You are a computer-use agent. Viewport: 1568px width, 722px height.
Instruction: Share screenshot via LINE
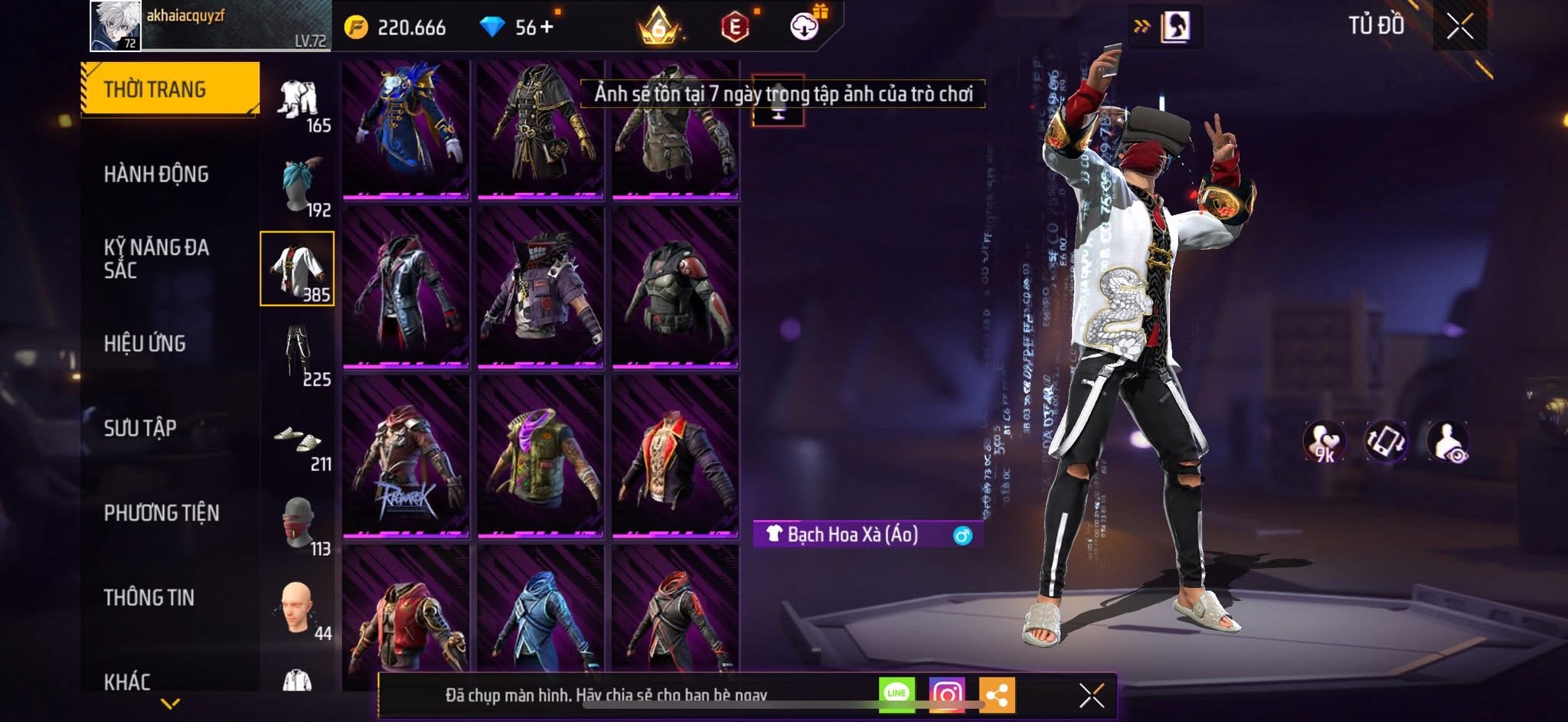coord(897,694)
